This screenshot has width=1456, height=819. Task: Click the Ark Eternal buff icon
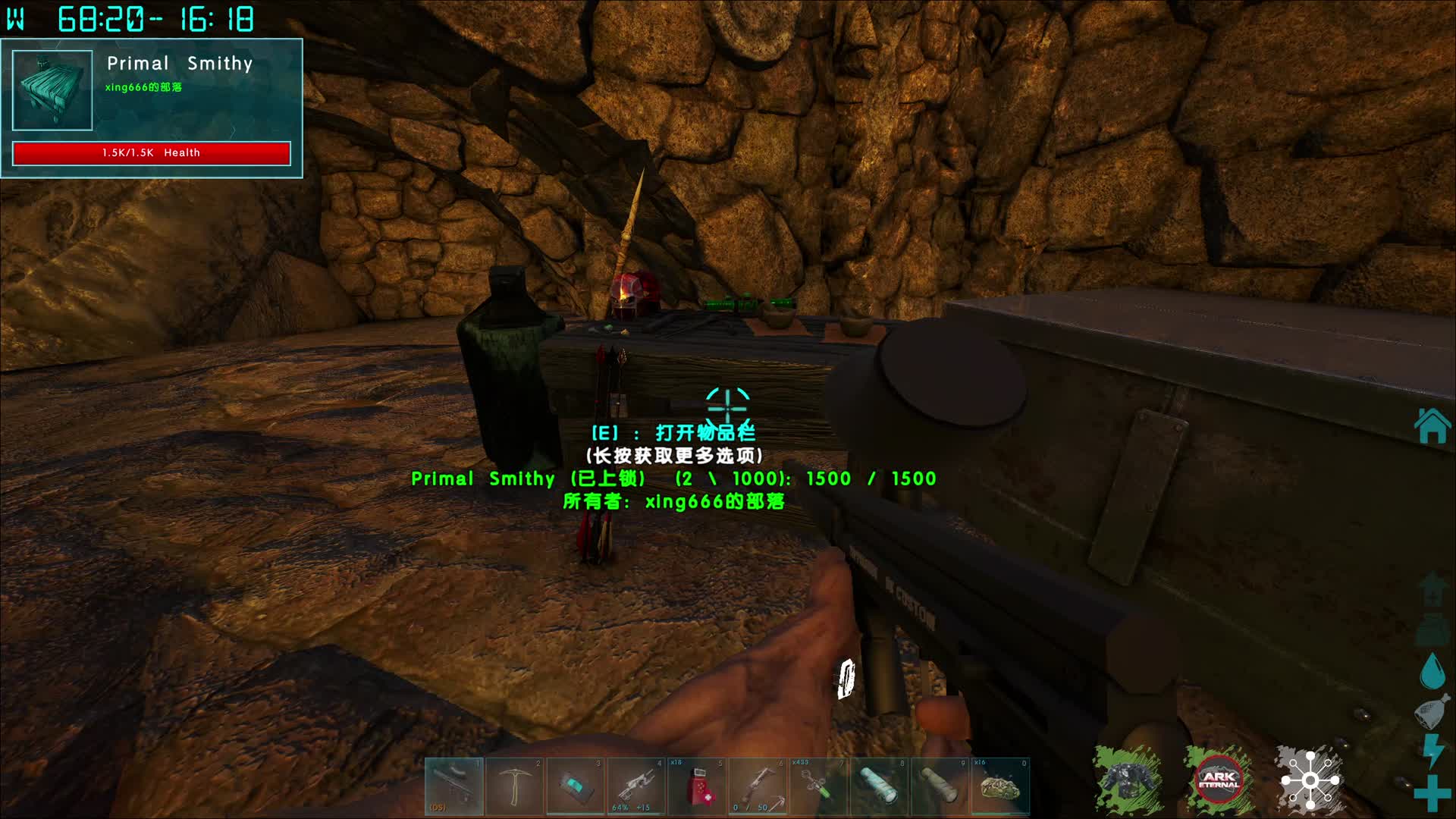pyautogui.click(x=1219, y=780)
